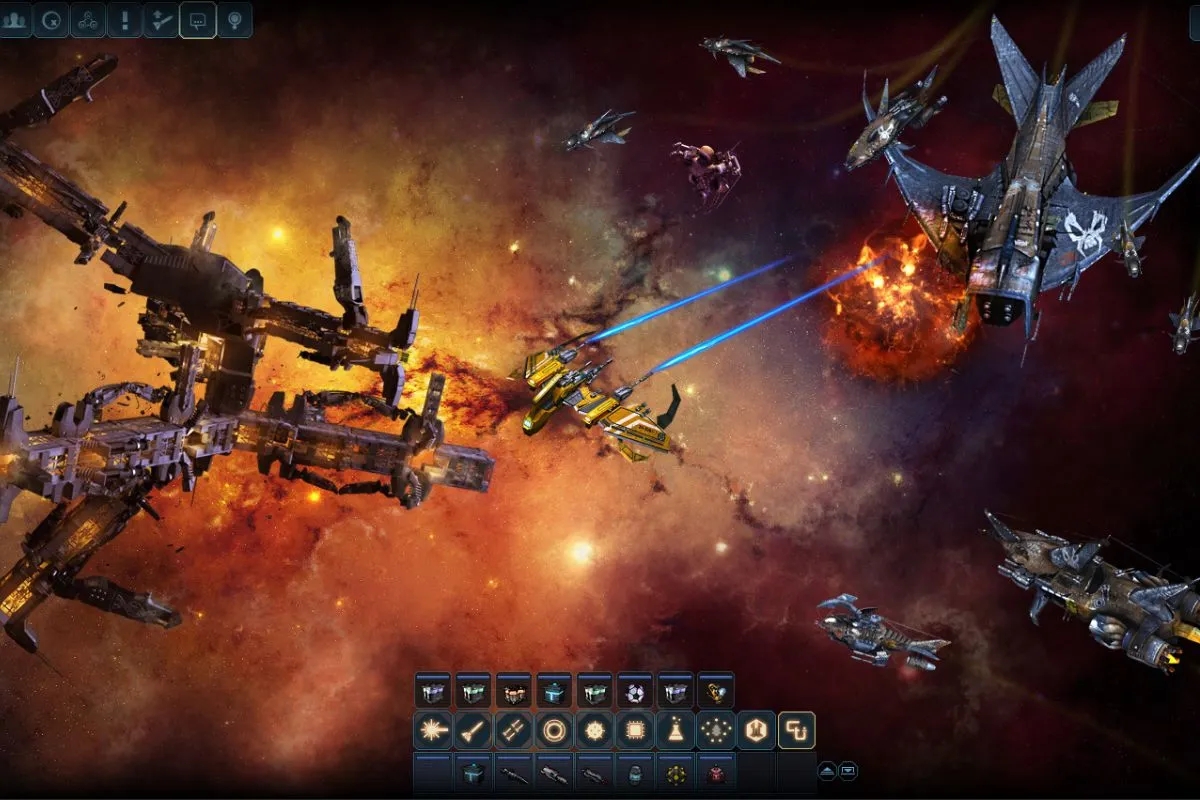Open the hexagon towers category
This screenshot has width=1200, height=800.
coord(756,730)
